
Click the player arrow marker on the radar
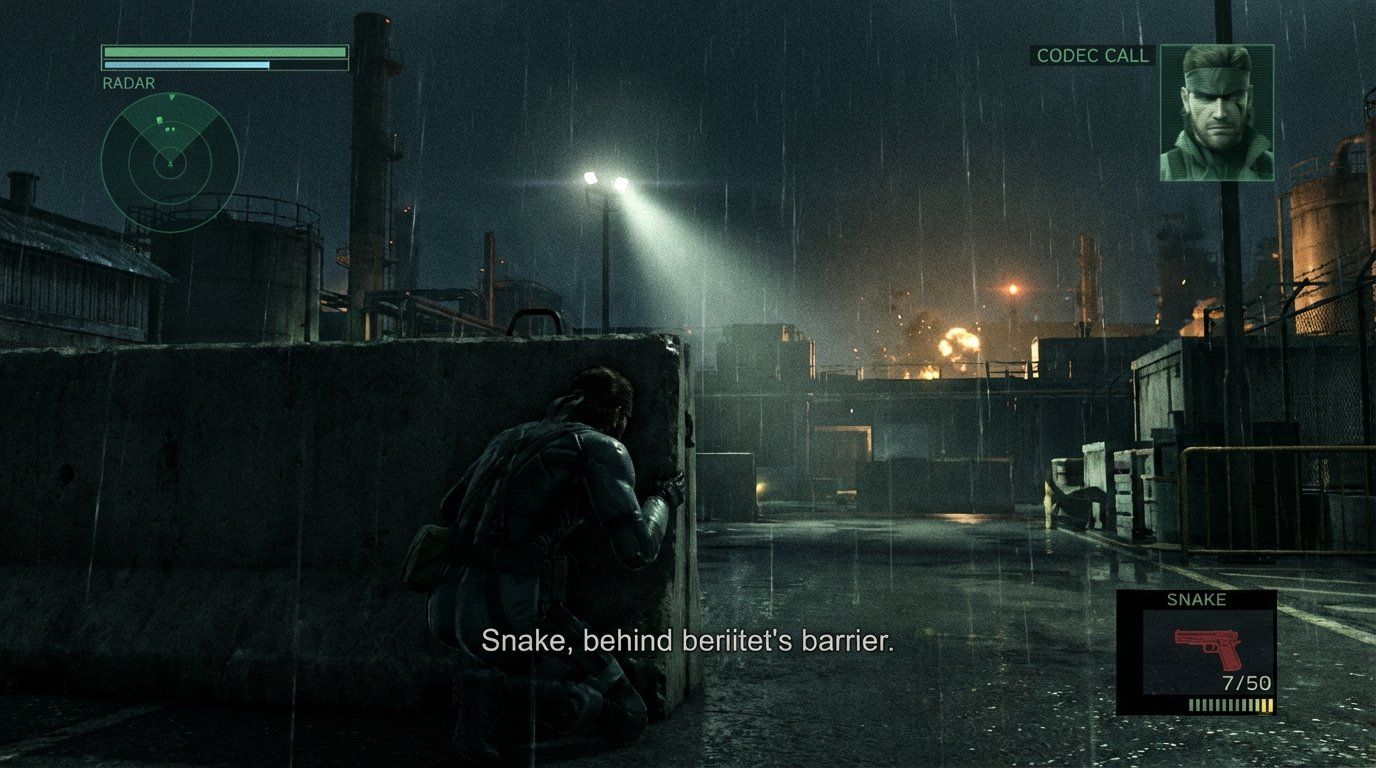point(171,163)
